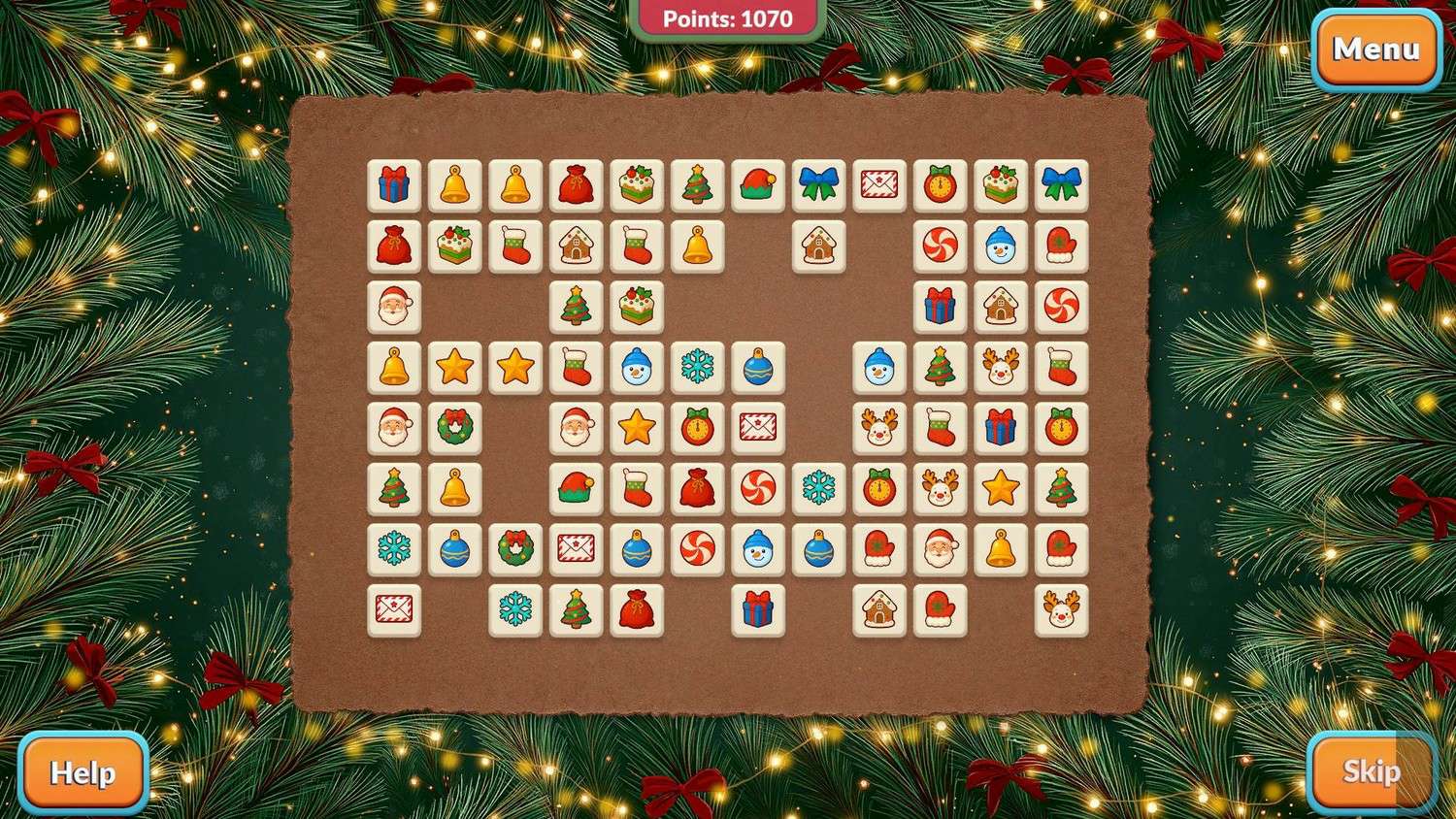This screenshot has height=819, width=1456.
Task: Click the Help button
Action: [83, 772]
